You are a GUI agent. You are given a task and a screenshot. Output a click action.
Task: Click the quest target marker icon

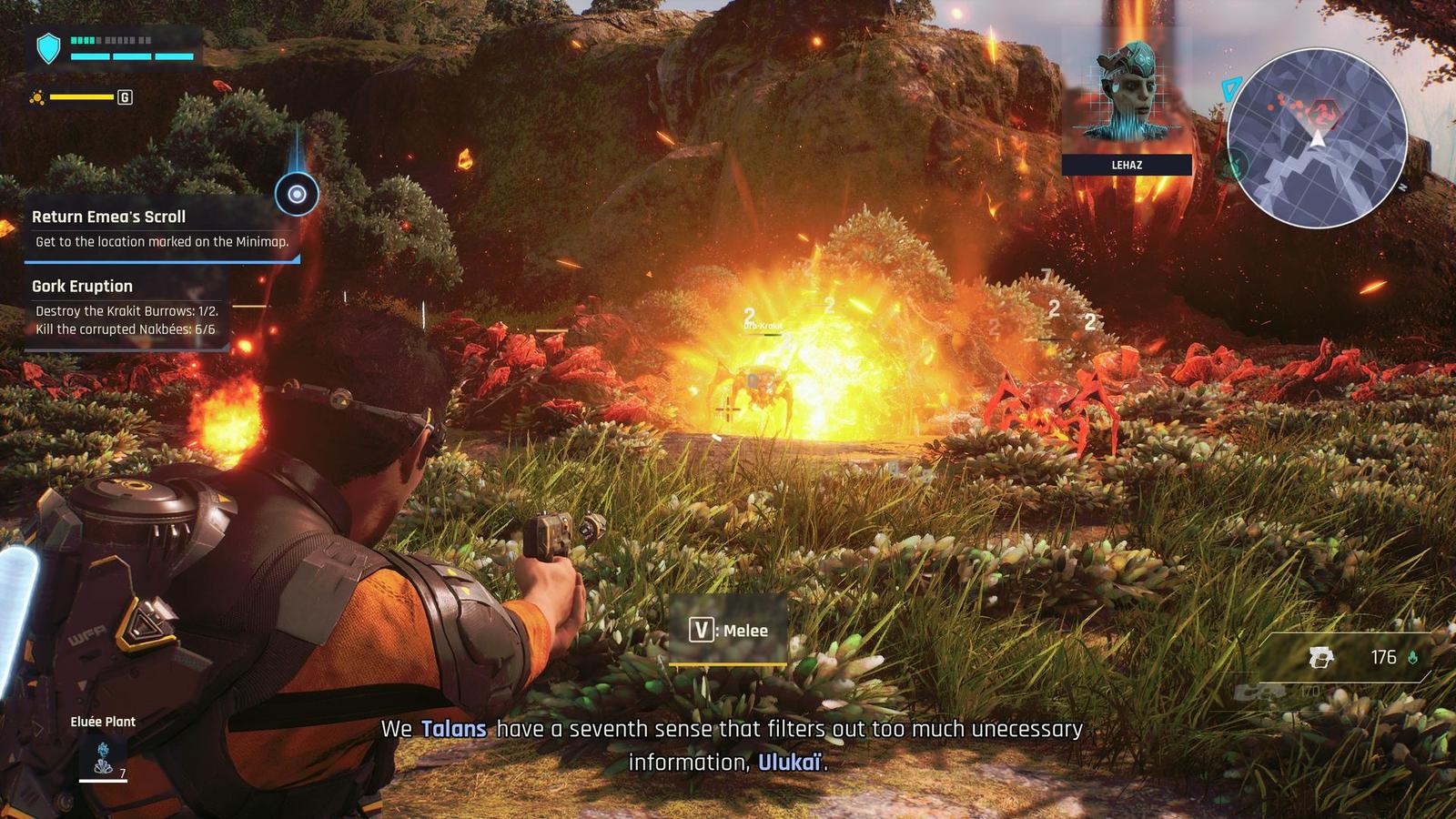(x=297, y=194)
